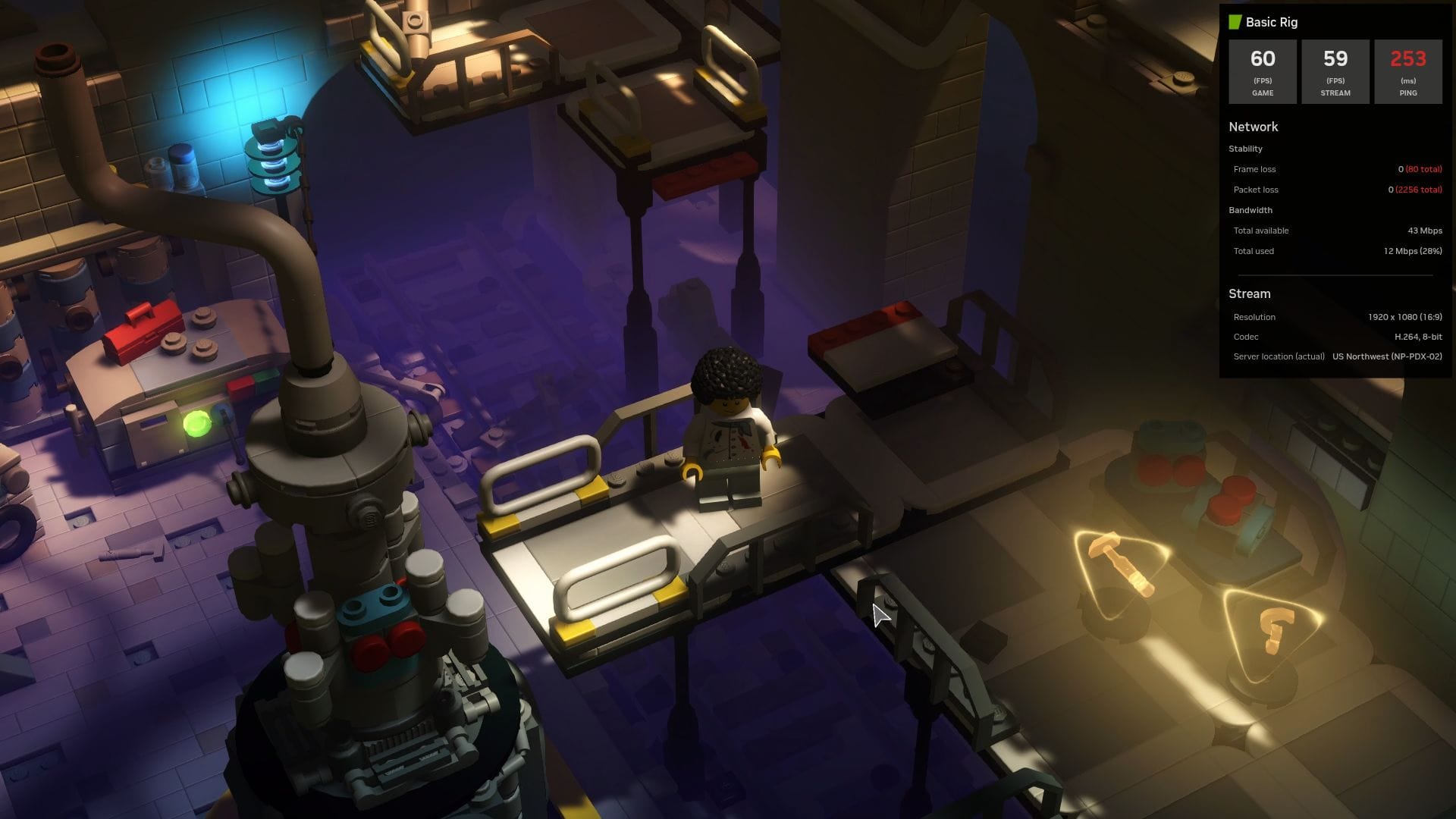Click the GAME FPS counter box
1456x819 pixels.
(1262, 71)
